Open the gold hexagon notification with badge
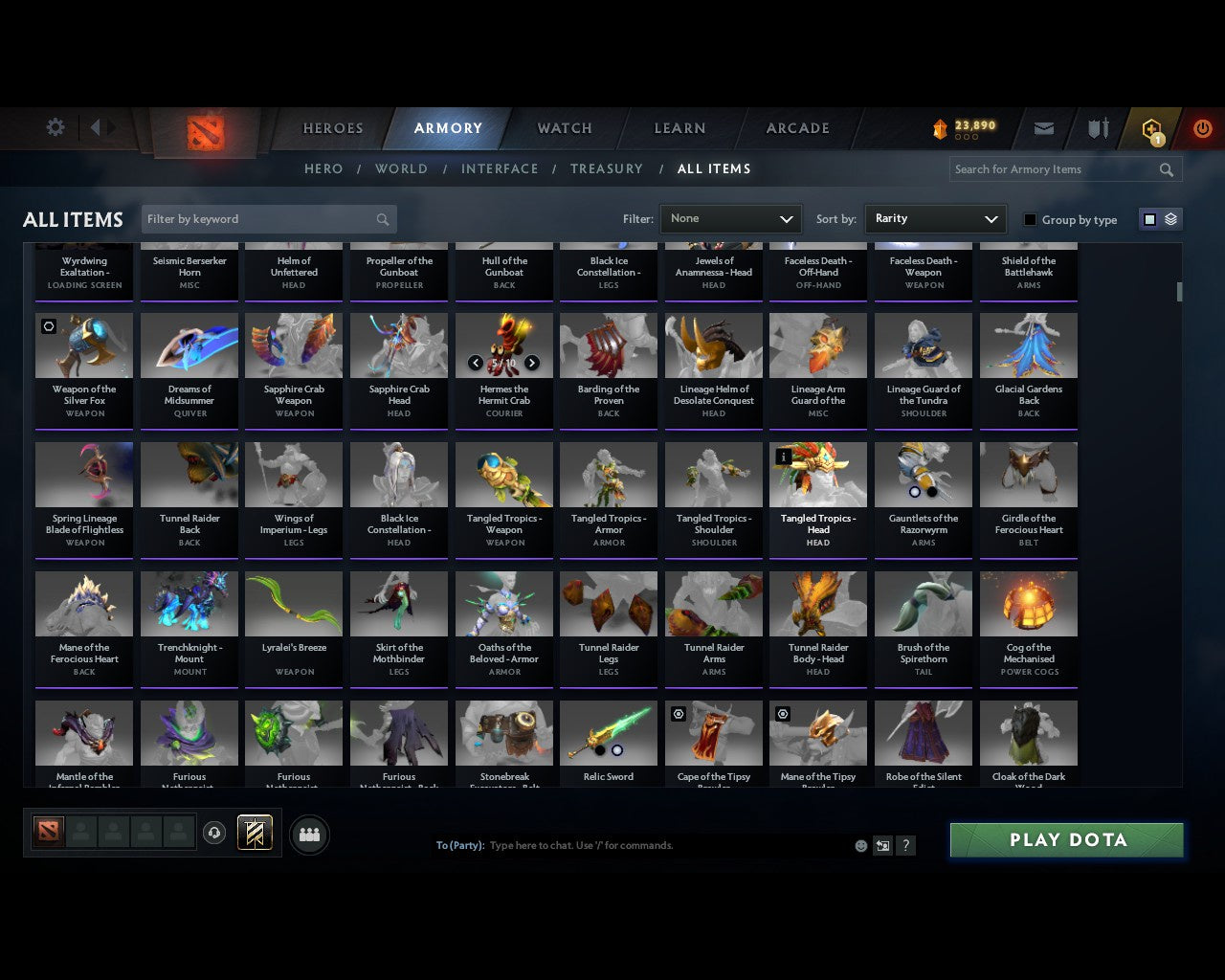 (x=1151, y=128)
